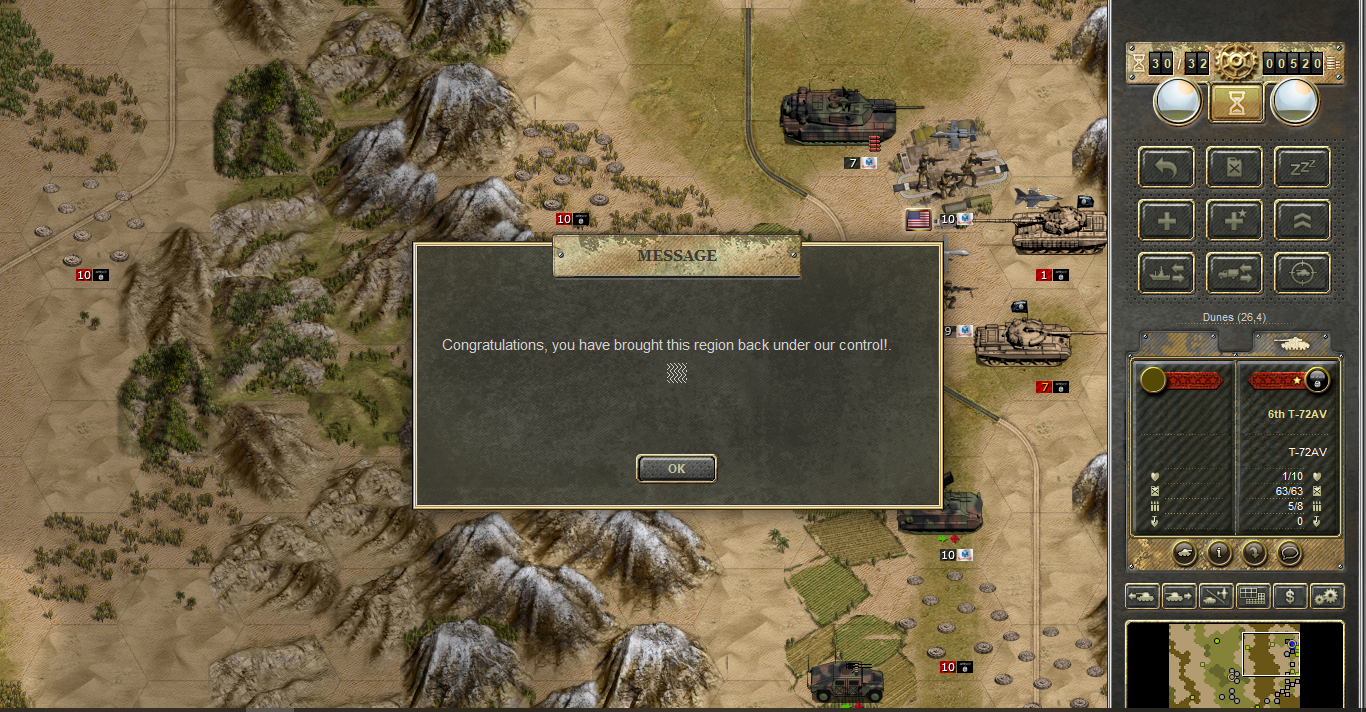Upgrade unit with the double chevron button

tap(1301, 220)
